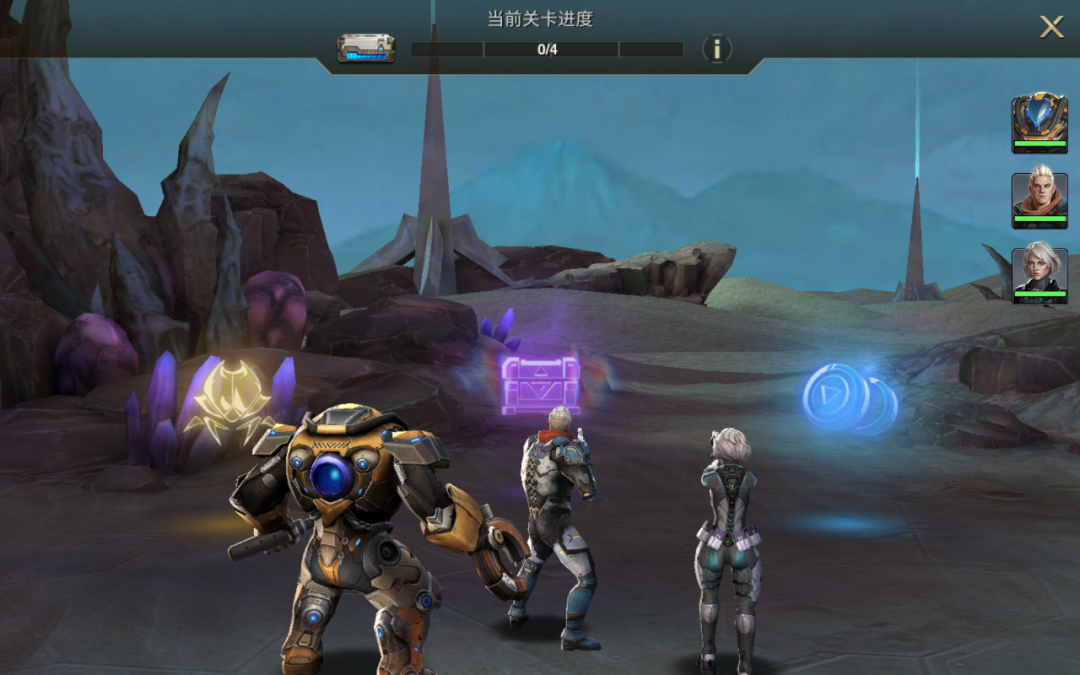Open the stage progress info button
This screenshot has width=1080, height=675.
pos(716,49)
